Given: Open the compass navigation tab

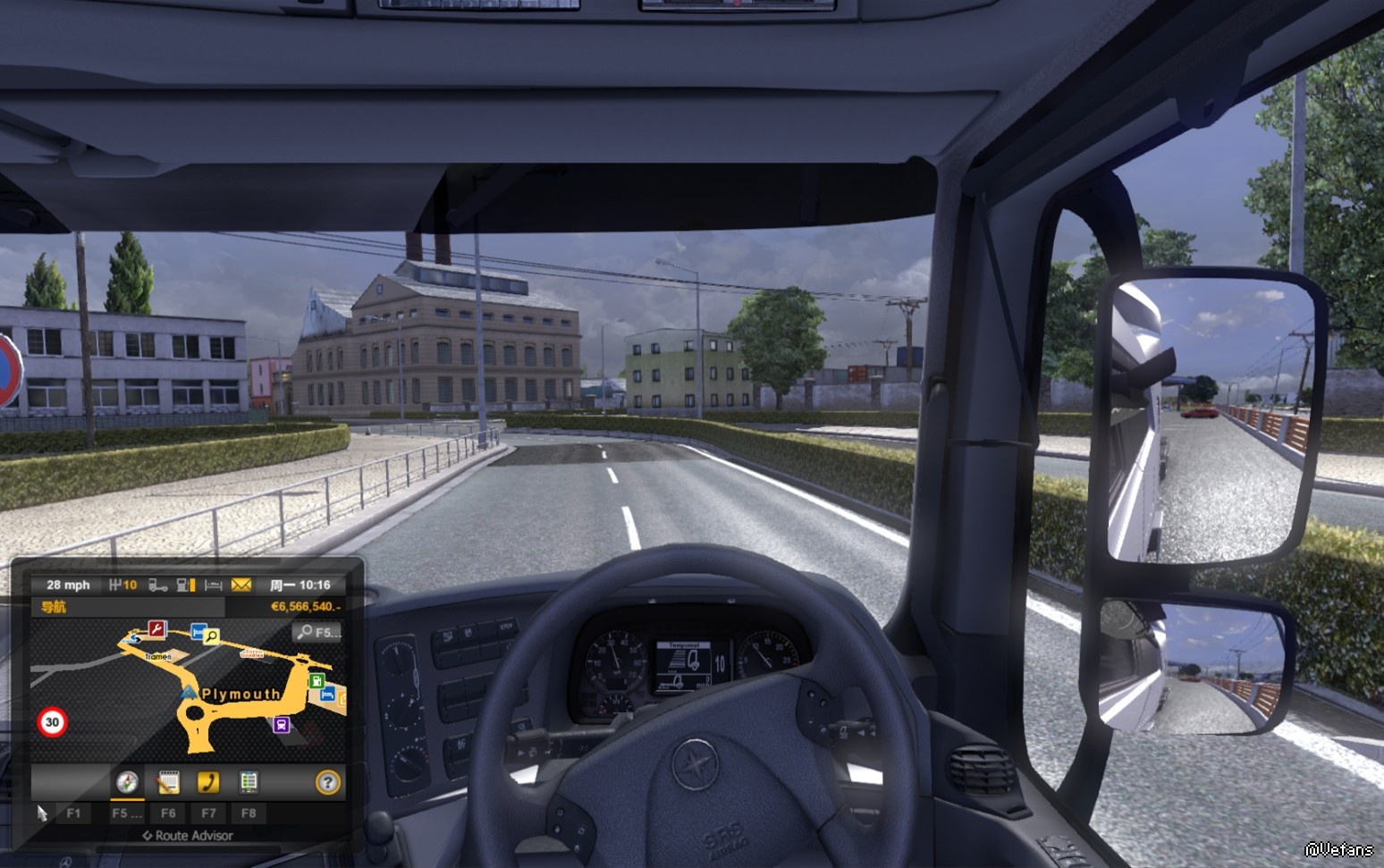Looking at the screenshot, I should [x=127, y=782].
